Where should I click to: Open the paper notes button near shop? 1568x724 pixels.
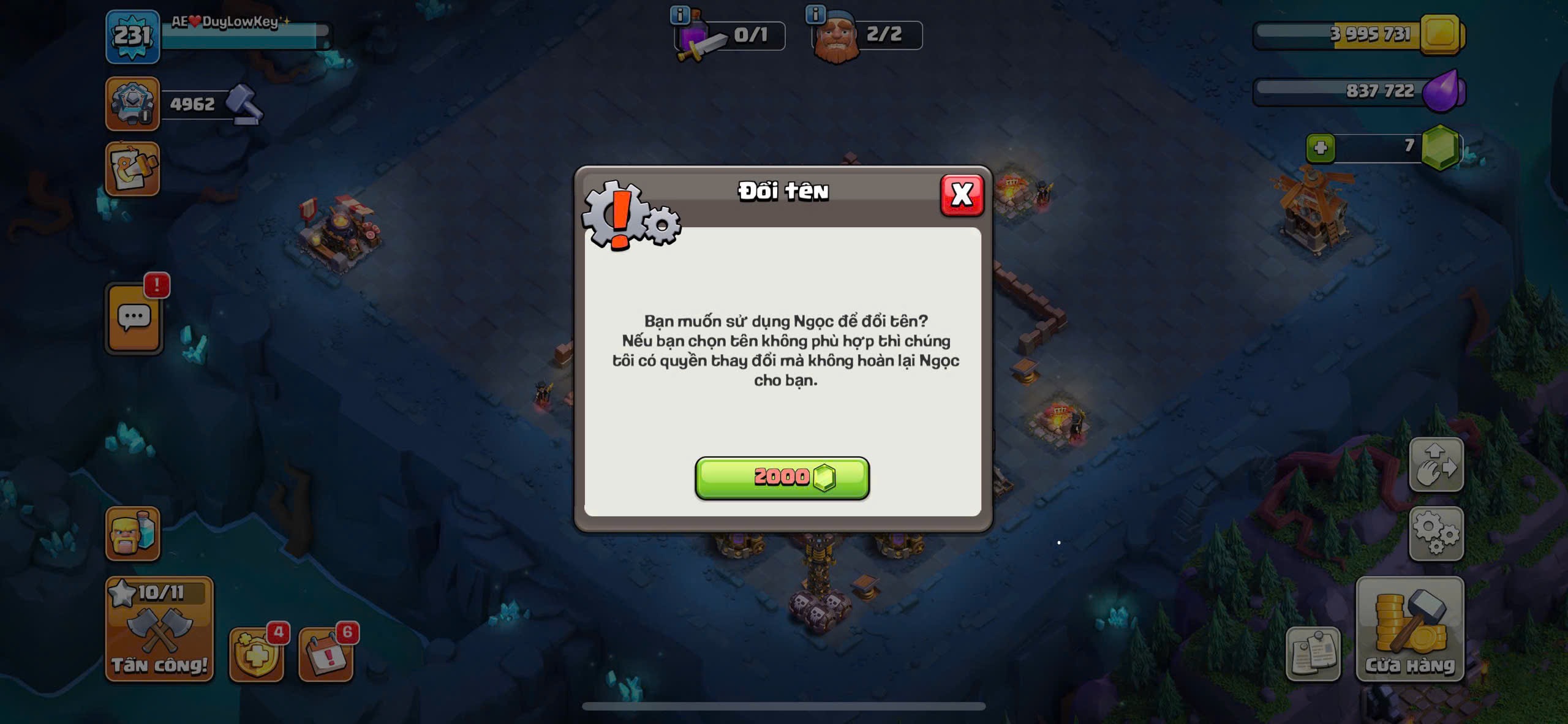1313,654
